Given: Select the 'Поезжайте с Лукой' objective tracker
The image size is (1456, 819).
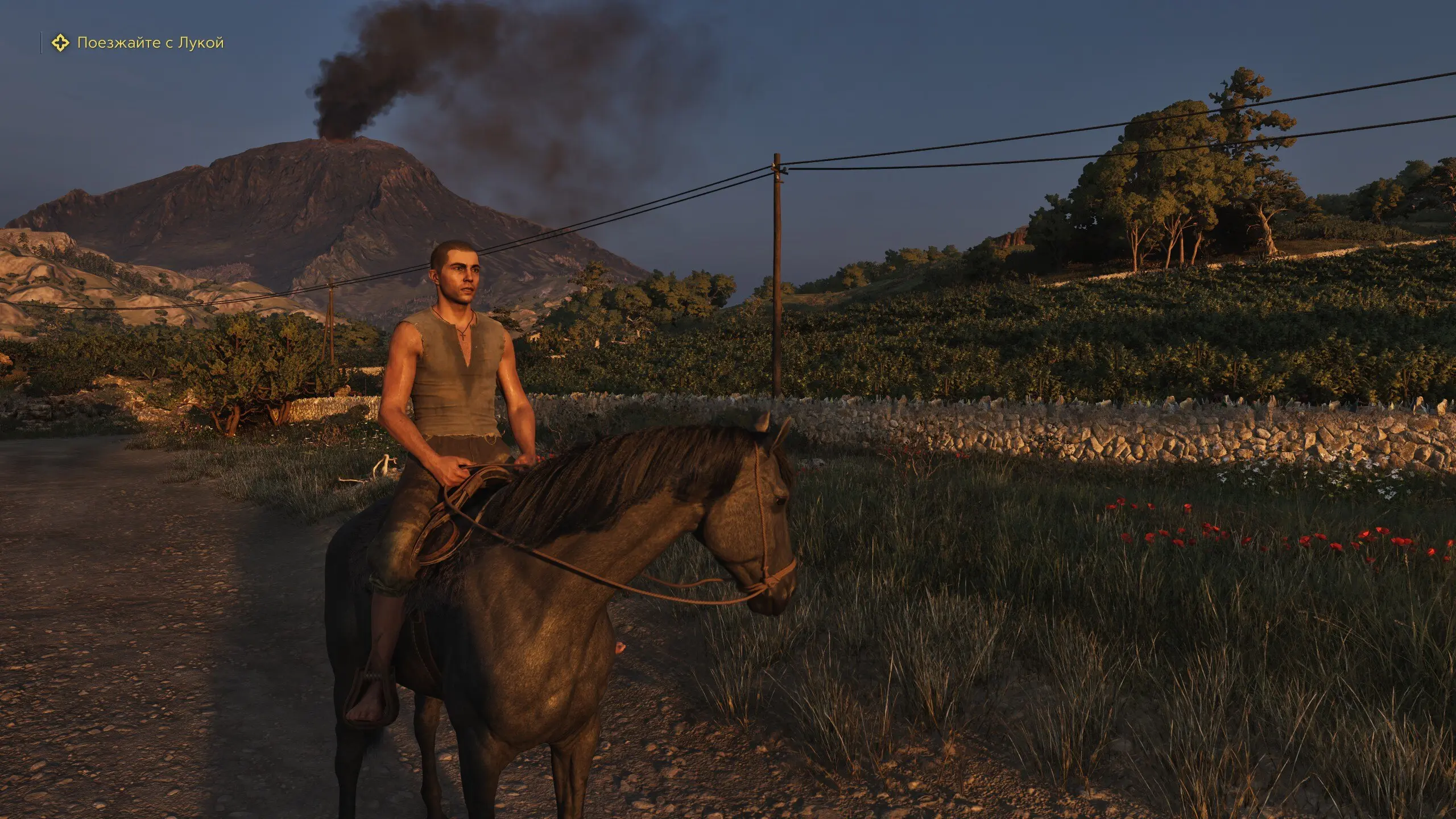Looking at the screenshot, I should (x=150, y=43).
